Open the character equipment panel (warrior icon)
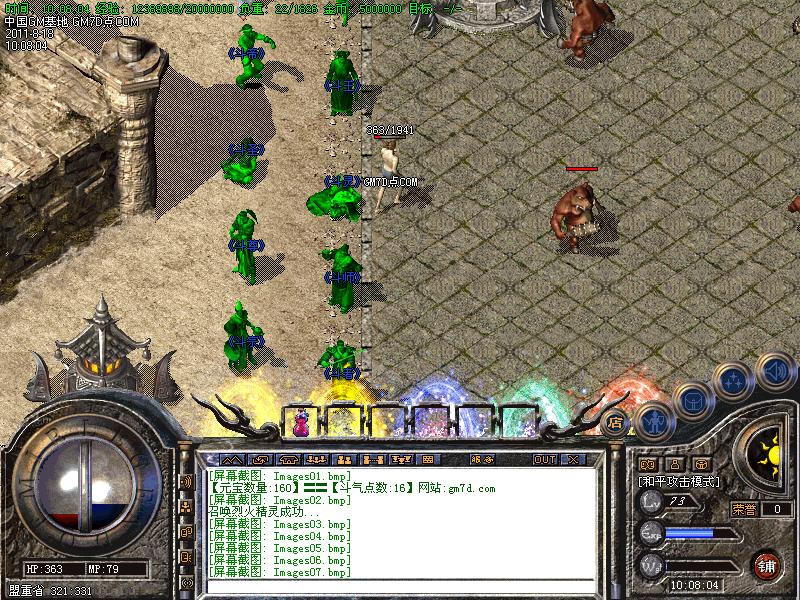Image resolution: width=800 pixels, height=600 pixels. pyautogui.click(x=652, y=420)
